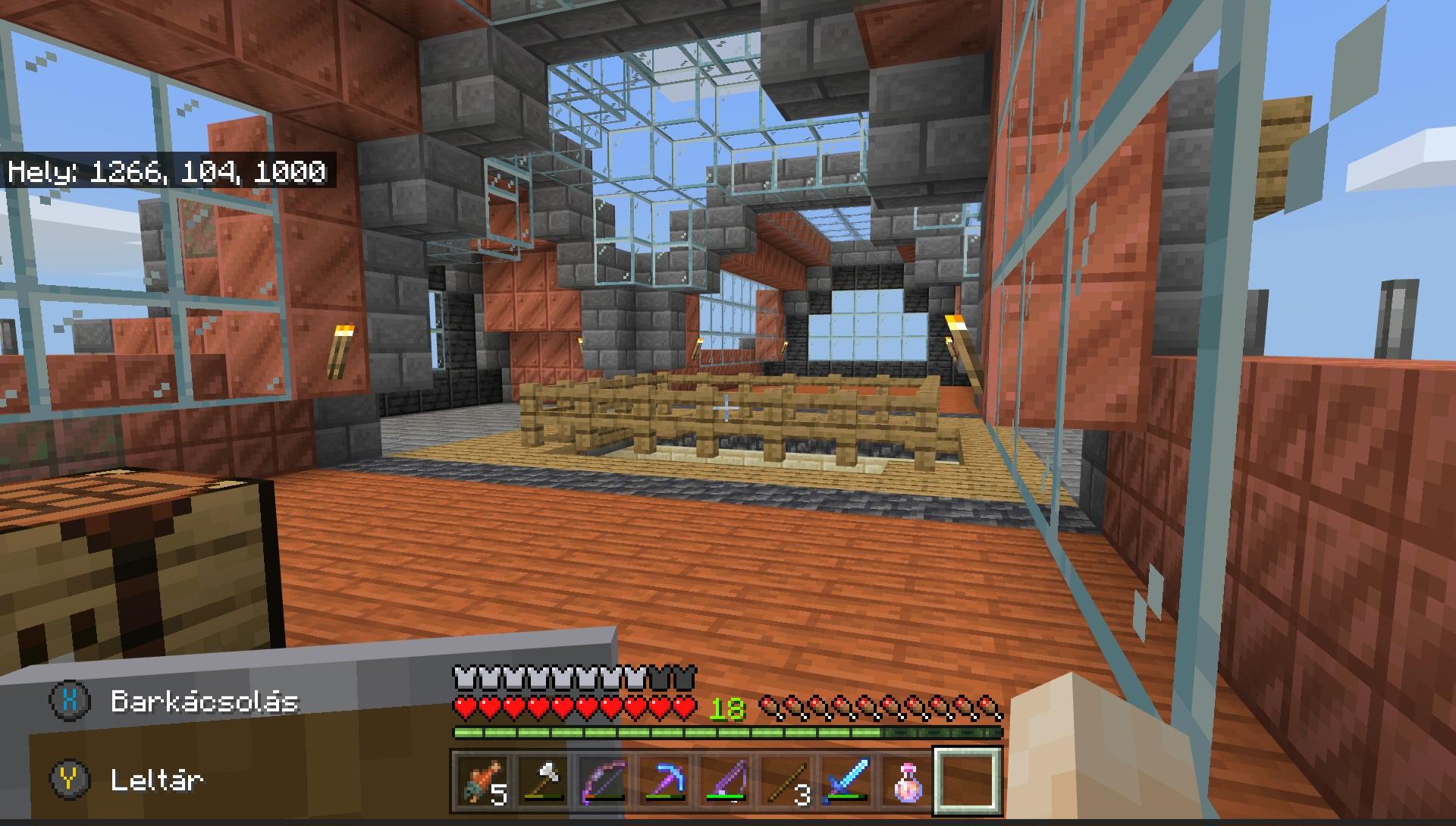Click the empty highlighted hotbar slot
Viewport: 1456px width, 826px height.
[968, 781]
